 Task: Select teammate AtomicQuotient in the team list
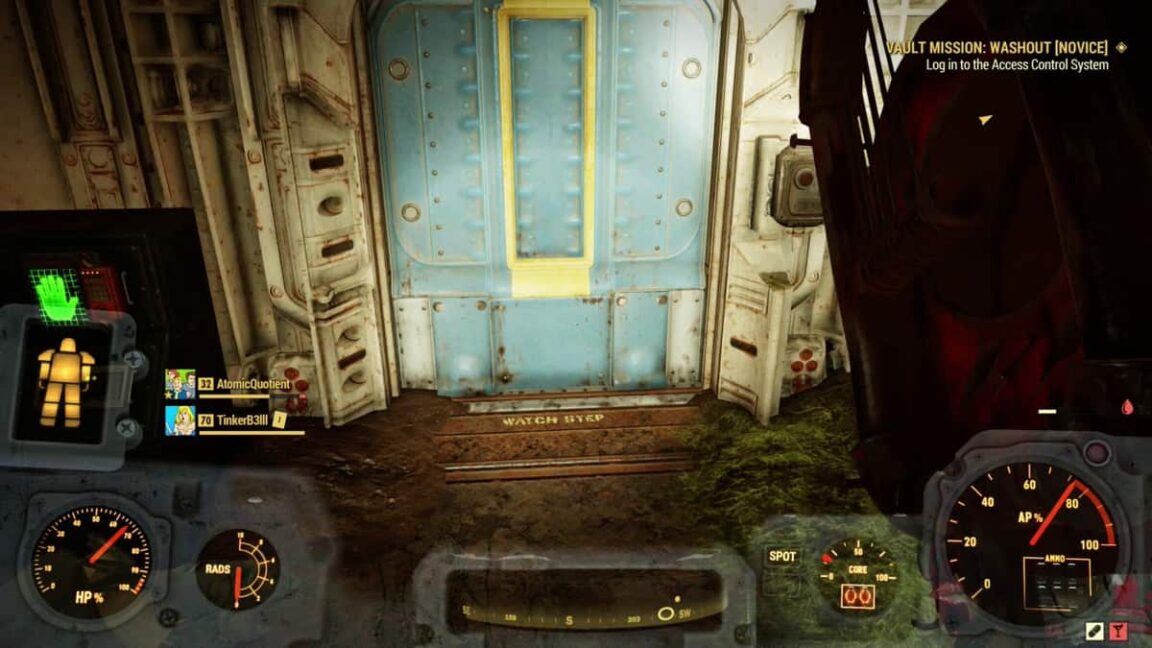point(252,384)
